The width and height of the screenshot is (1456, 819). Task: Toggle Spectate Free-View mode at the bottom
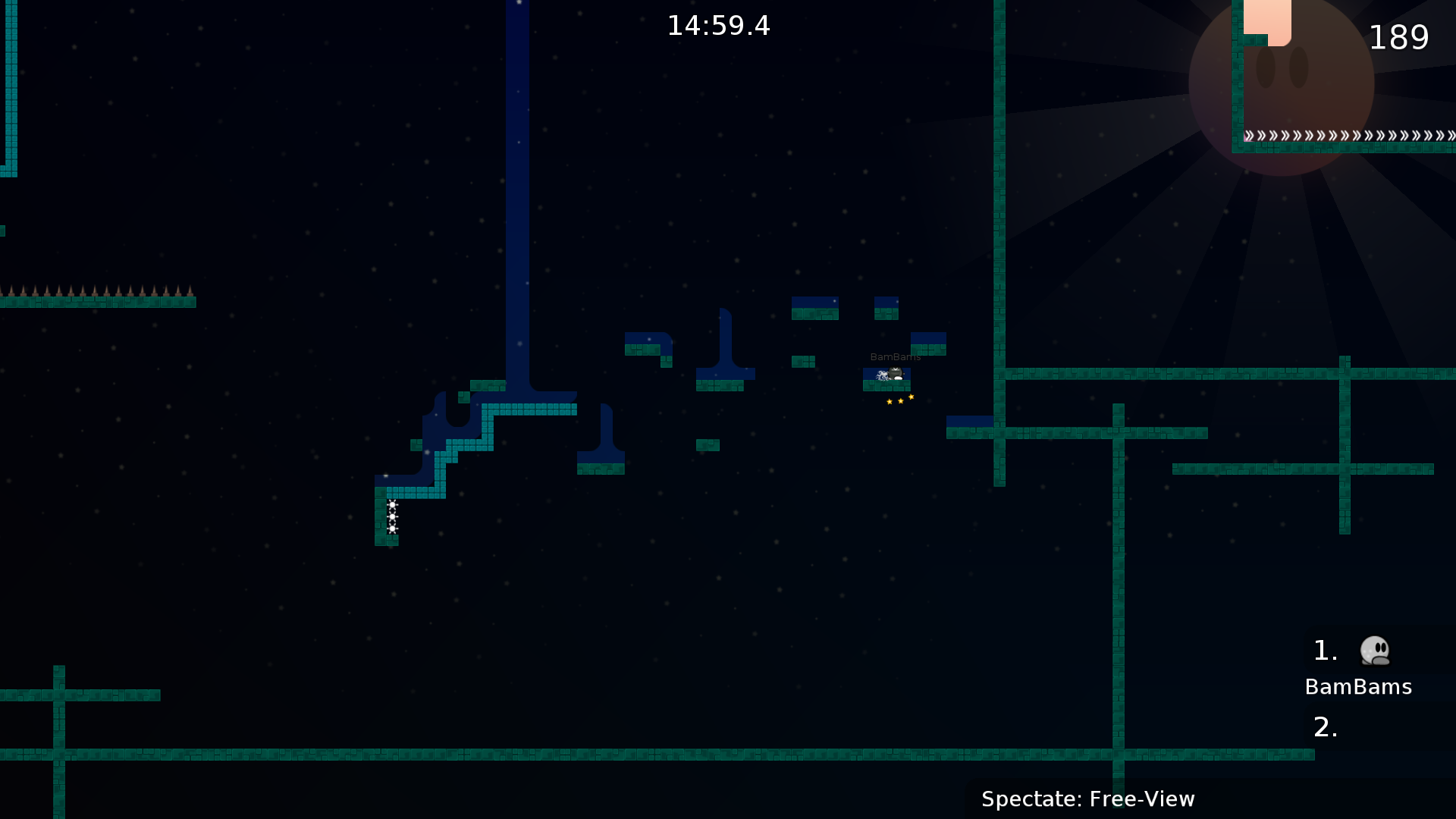click(x=1088, y=799)
